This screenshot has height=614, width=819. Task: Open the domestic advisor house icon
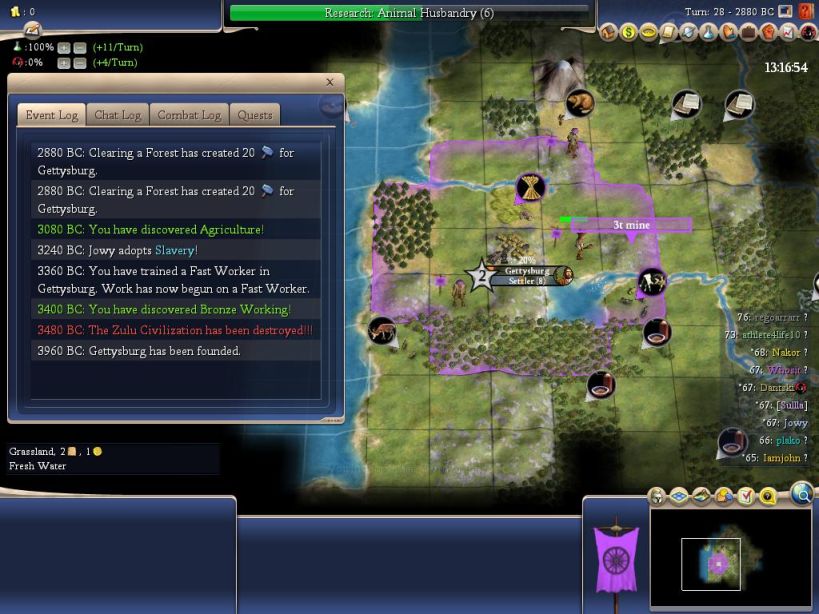click(x=609, y=33)
